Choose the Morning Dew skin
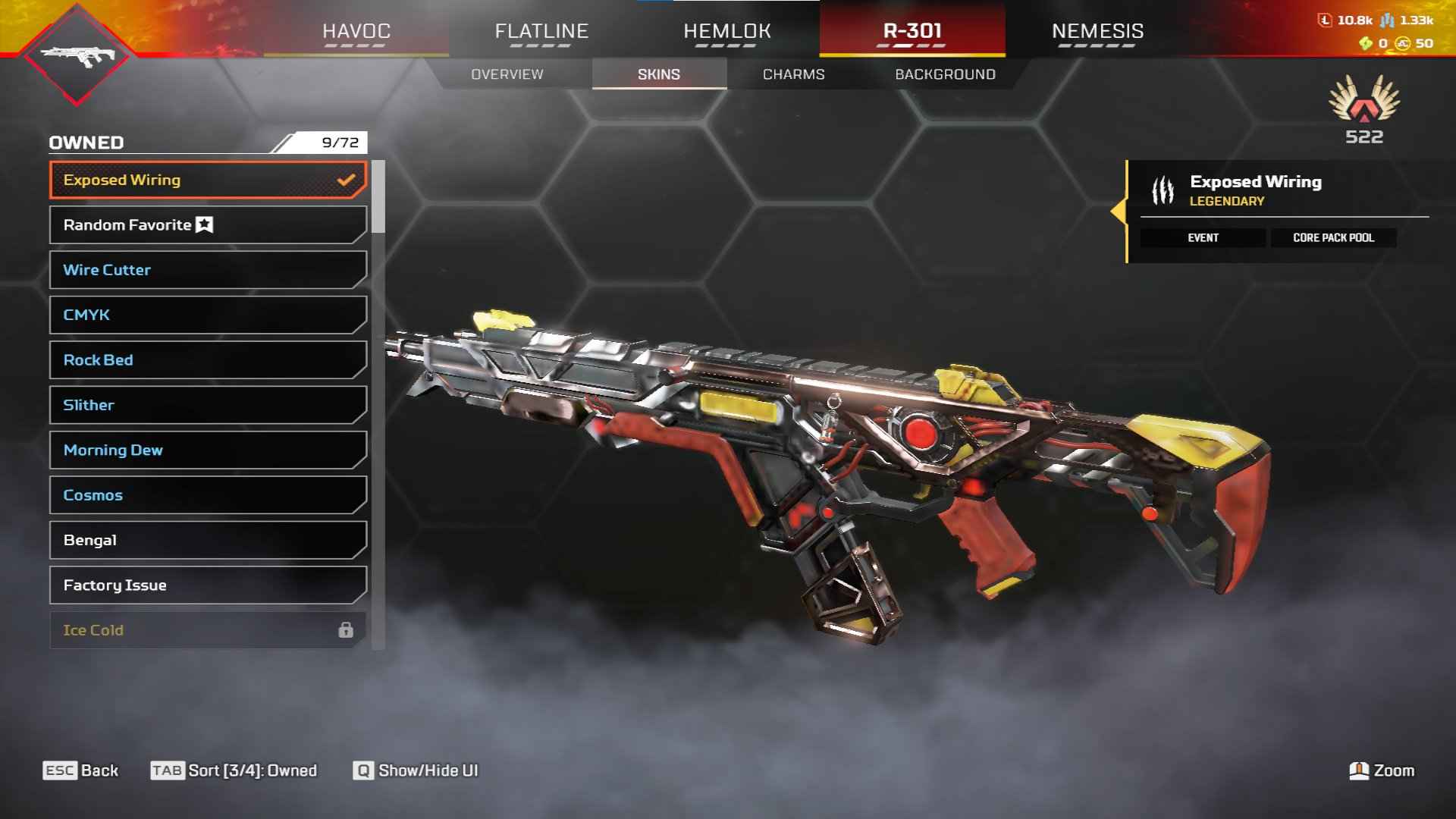 tap(208, 450)
